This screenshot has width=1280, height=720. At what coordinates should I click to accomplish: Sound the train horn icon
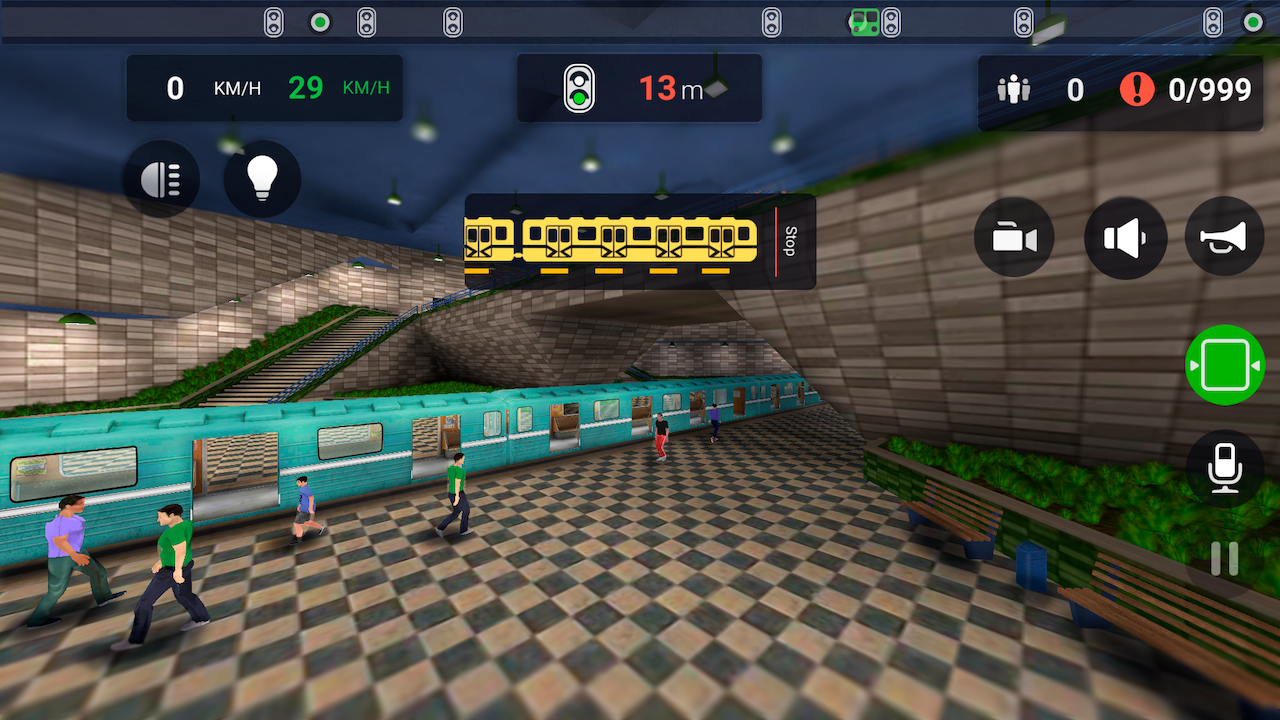(1224, 237)
